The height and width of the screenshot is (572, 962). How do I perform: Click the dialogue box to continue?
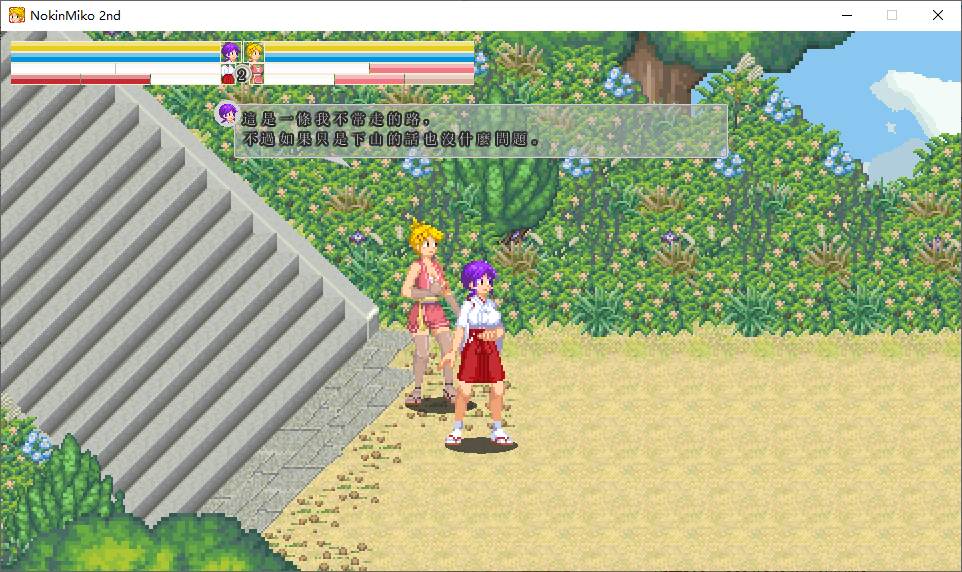tap(480, 130)
